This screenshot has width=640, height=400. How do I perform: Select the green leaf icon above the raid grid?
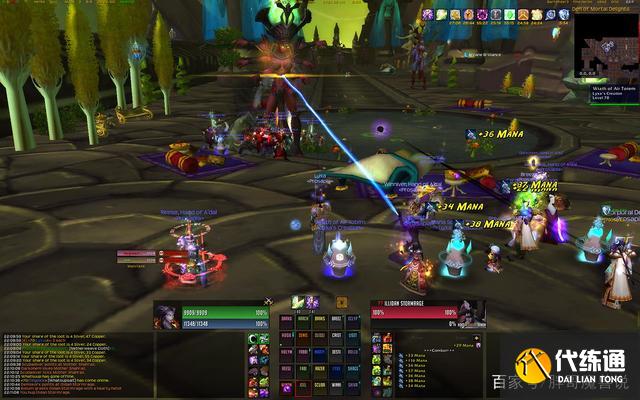click(297, 302)
